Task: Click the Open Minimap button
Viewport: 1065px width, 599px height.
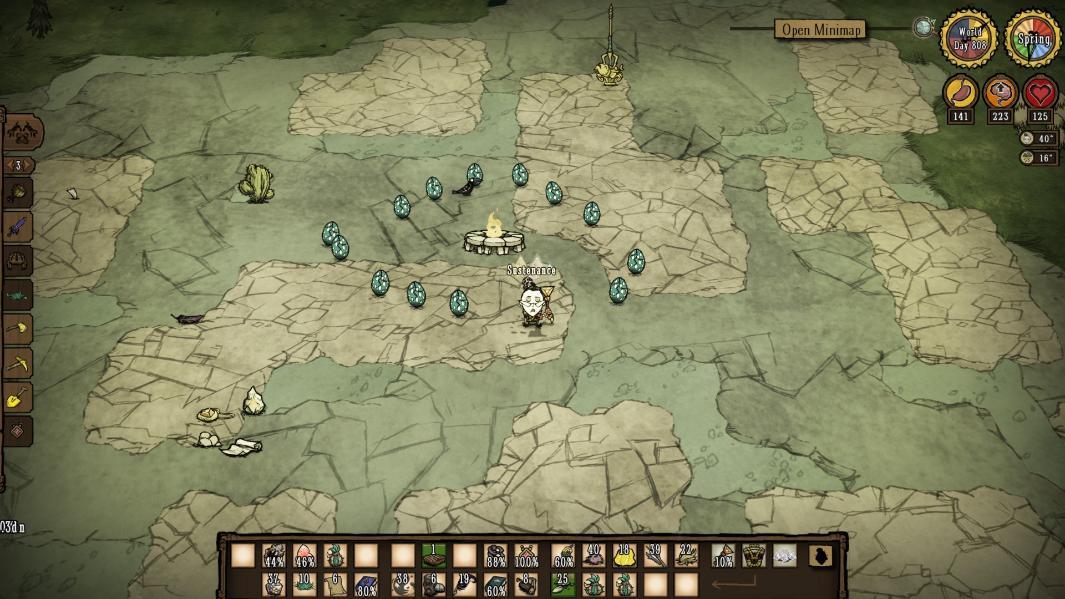Action: (818, 29)
